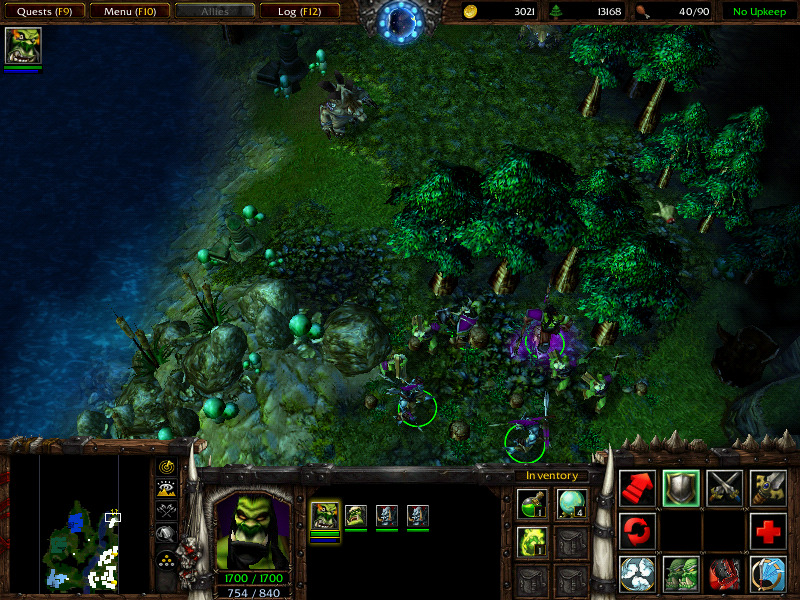Image resolution: width=800 pixels, height=600 pixels.
Task: Choose the red circular arrows Patrol command
Action: point(637,531)
